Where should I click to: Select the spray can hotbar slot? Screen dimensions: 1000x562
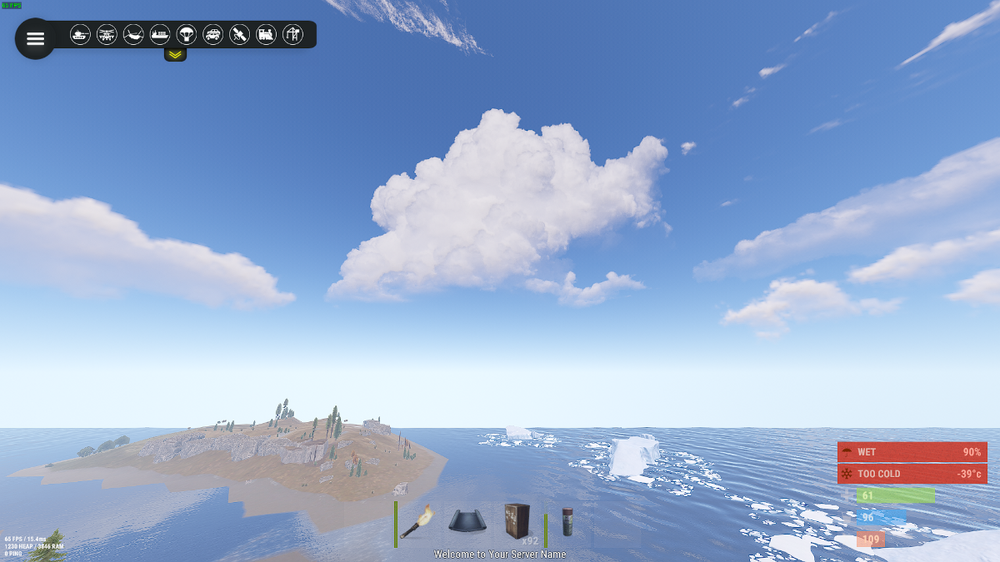click(568, 522)
